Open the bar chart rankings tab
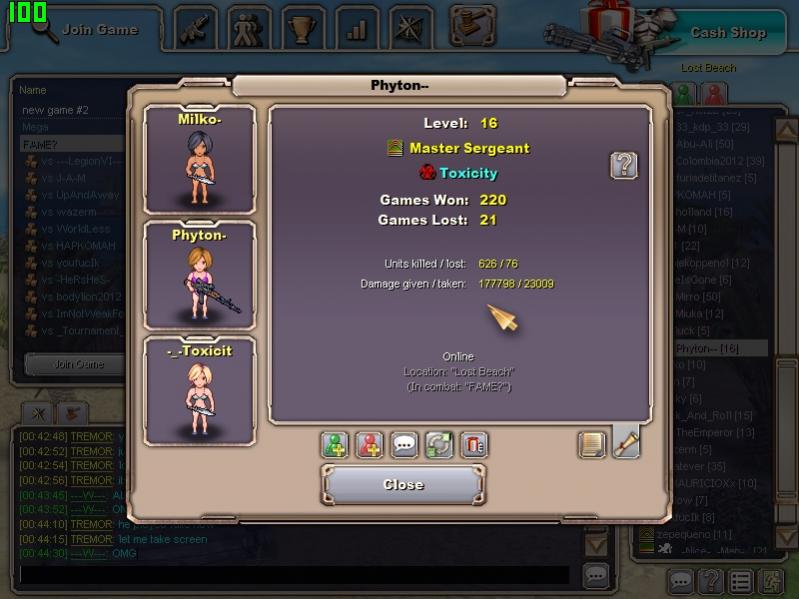 click(x=357, y=29)
